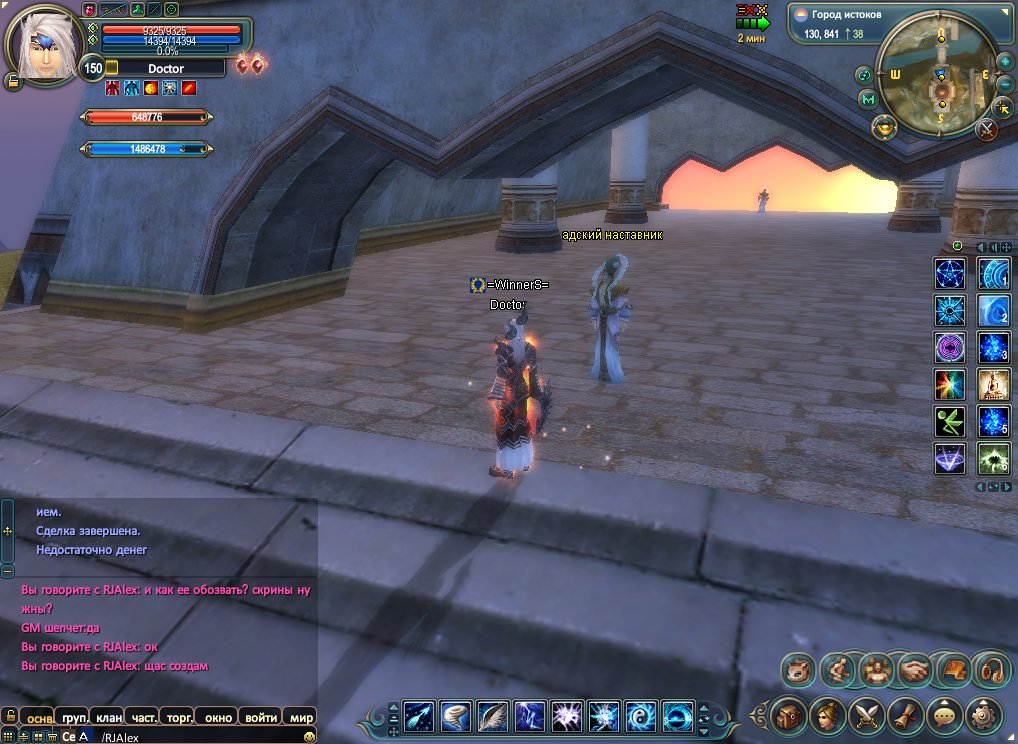Zoom in the minimap with the plus button
This screenshot has height=744, width=1018.
(1006, 62)
